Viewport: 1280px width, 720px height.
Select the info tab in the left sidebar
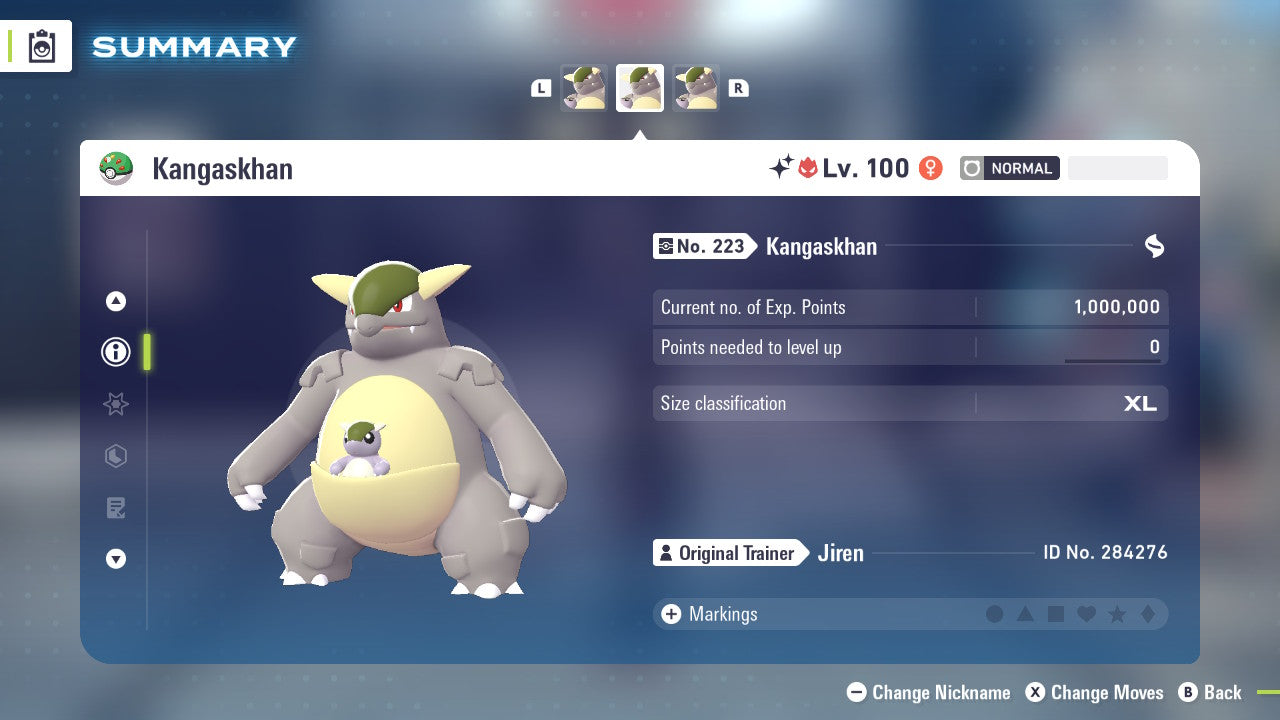(x=115, y=351)
